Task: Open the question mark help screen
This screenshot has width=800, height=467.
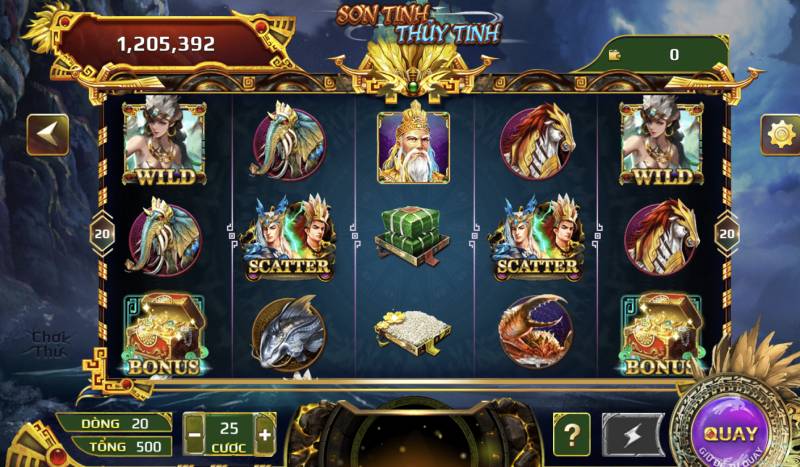Action: [571, 435]
